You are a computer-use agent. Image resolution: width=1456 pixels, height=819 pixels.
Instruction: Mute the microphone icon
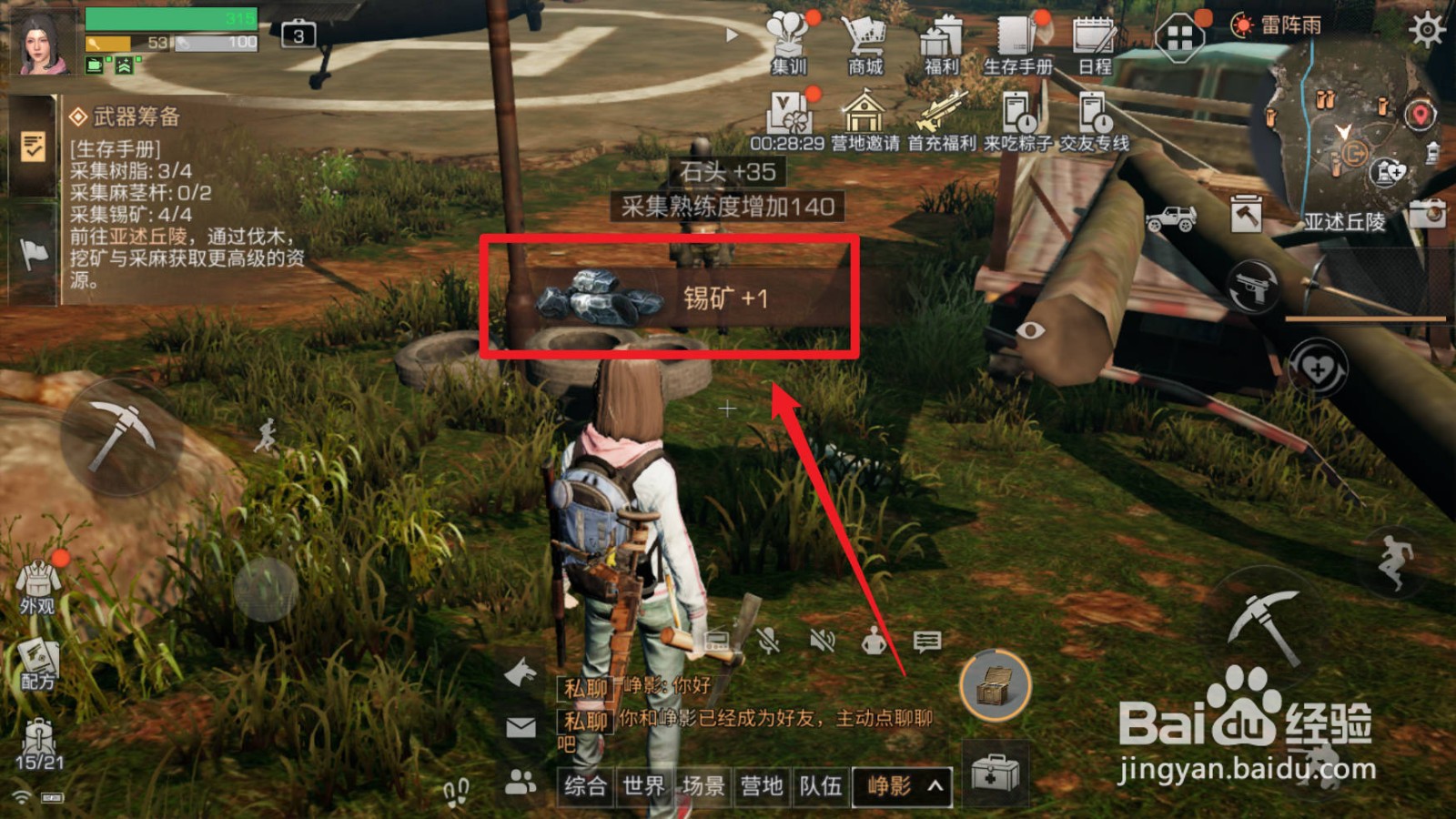click(769, 642)
